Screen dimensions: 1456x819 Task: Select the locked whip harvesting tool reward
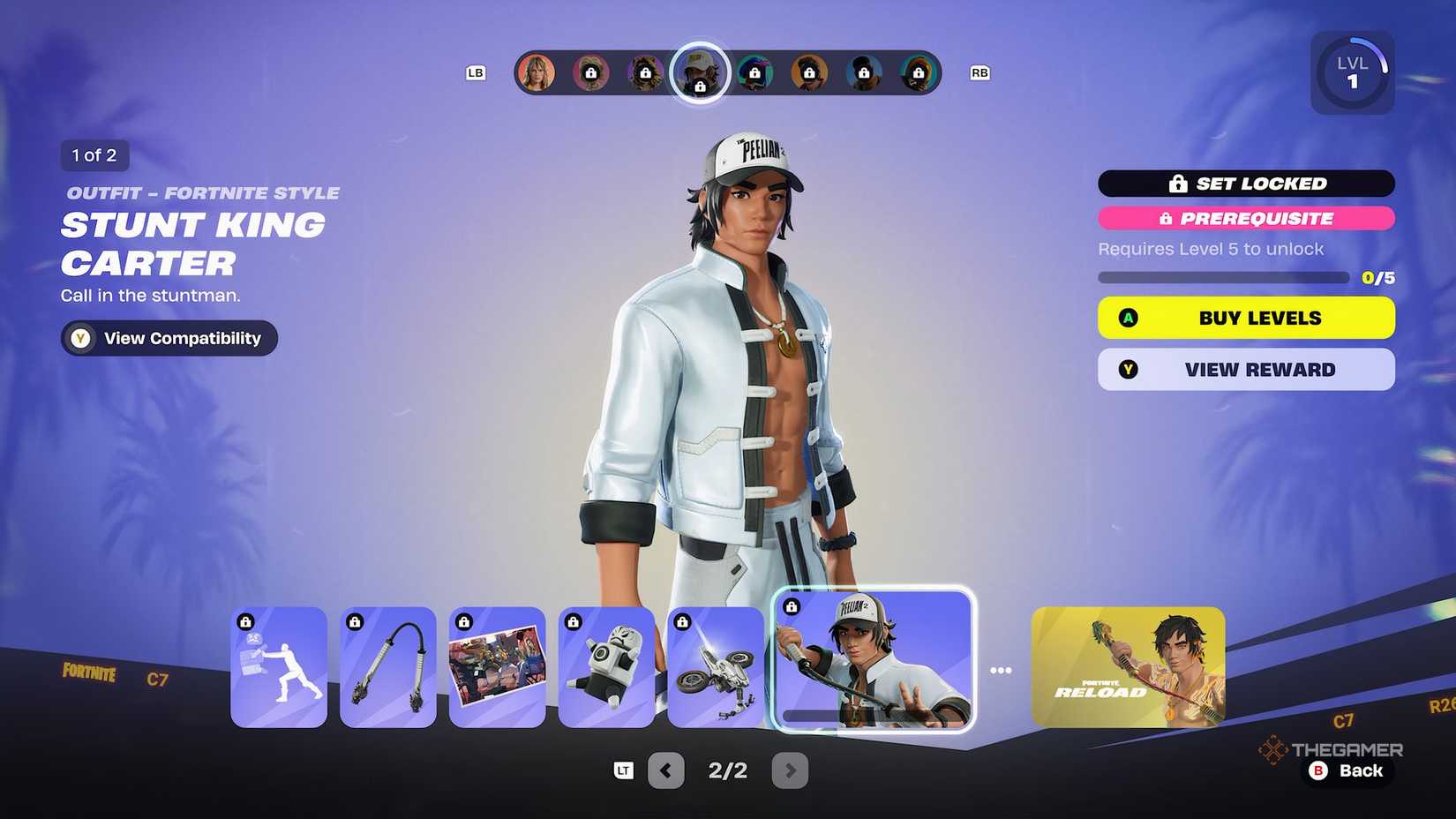tap(388, 666)
